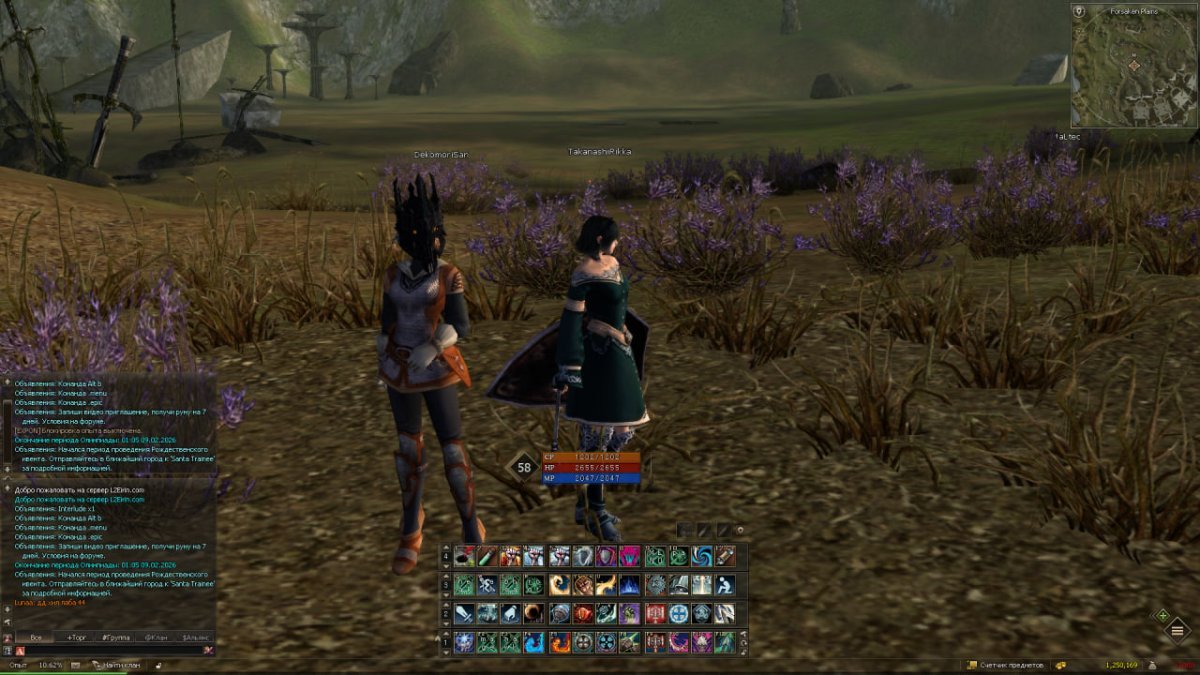Select the @Клан chat tab
This screenshot has width=1200, height=675.
(155, 637)
